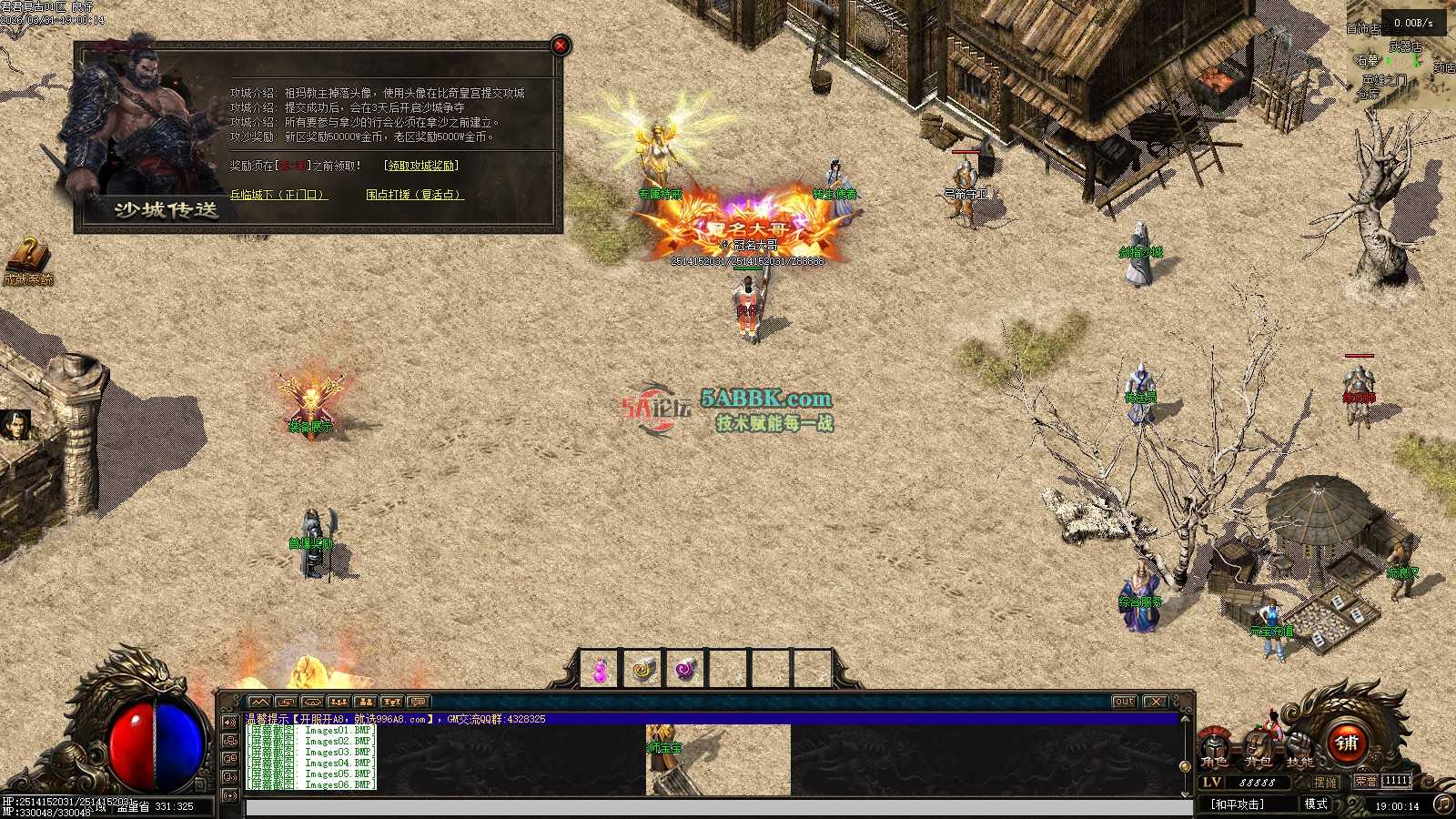Open the 成就系统 achievement book icon
The height and width of the screenshot is (819, 1456).
(x=27, y=258)
